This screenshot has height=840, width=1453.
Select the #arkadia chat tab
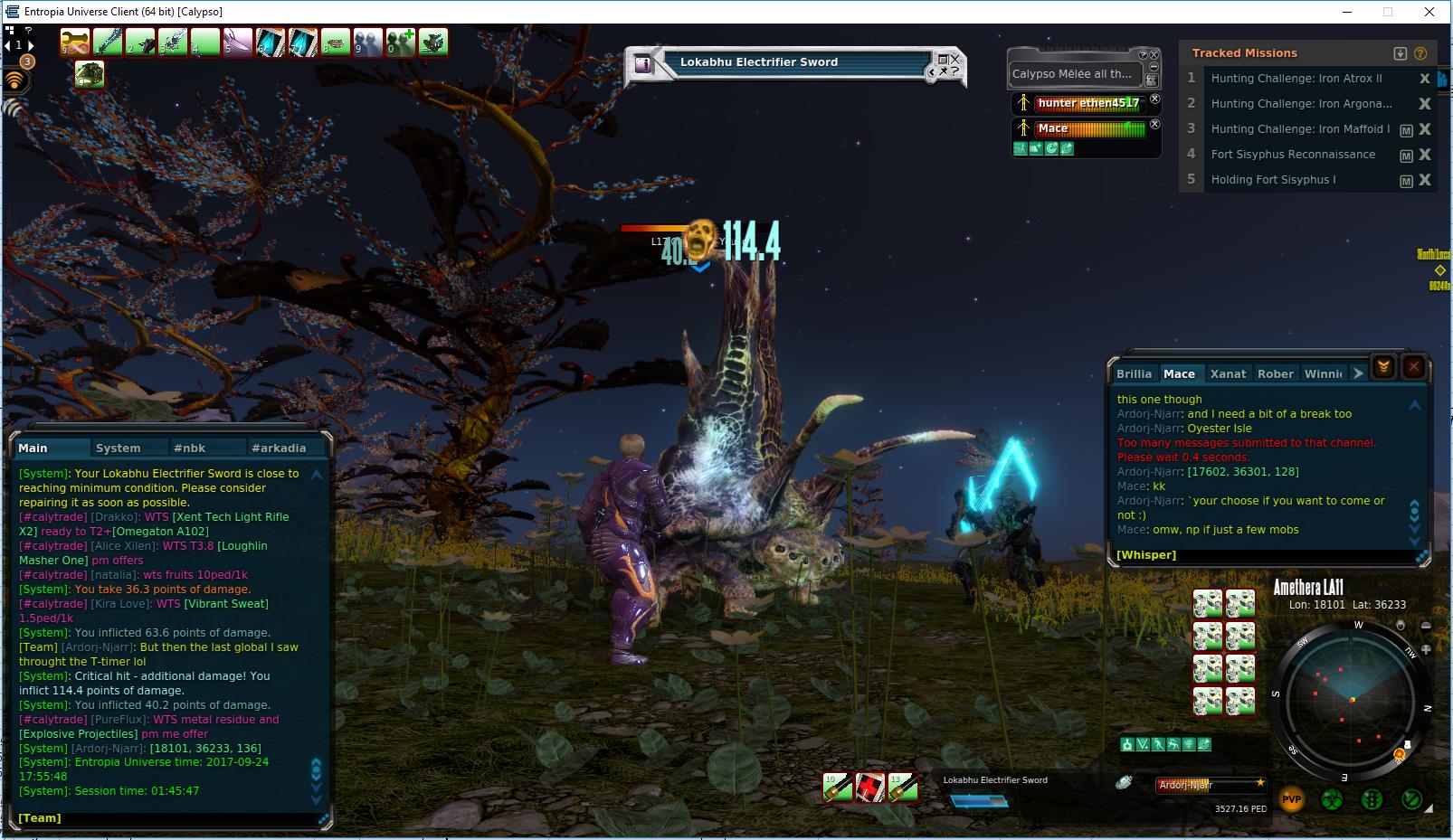[279, 448]
